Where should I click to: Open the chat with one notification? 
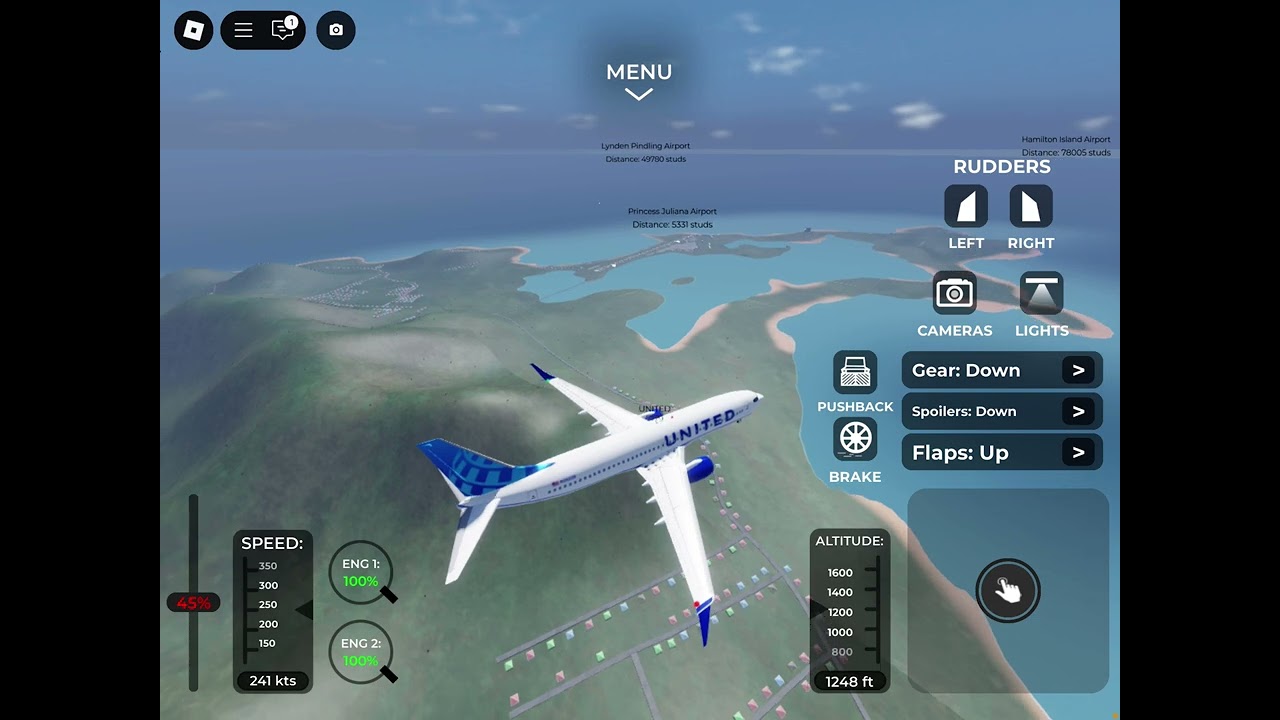(284, 30)
